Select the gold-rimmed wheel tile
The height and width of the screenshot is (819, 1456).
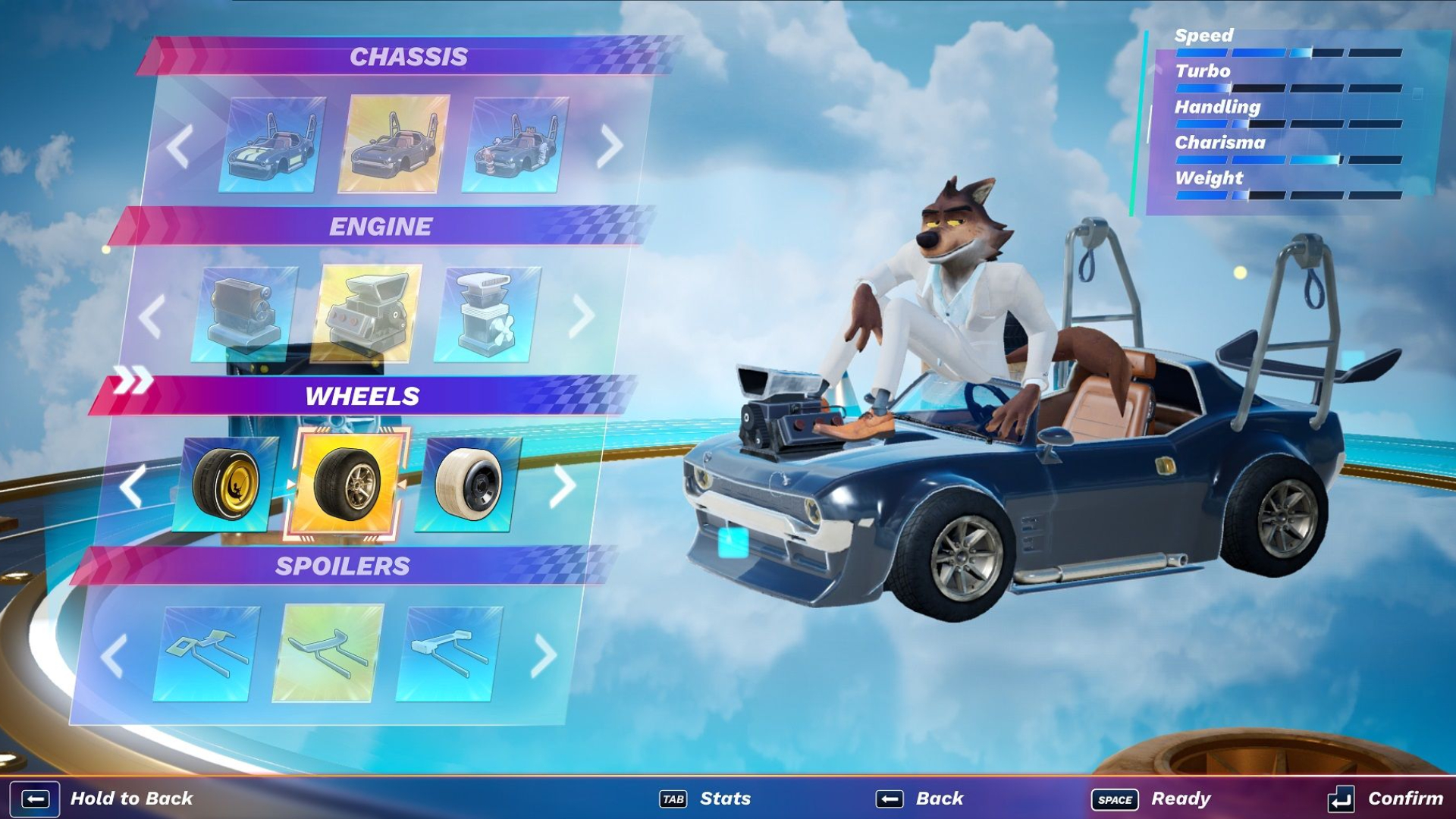(225, 484)
